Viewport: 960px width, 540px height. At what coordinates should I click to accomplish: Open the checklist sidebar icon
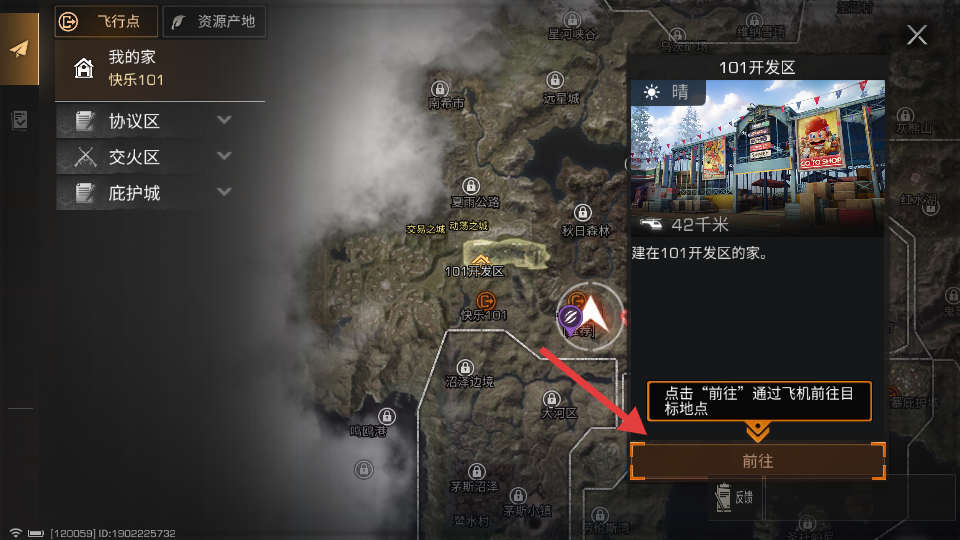point(19,120)
